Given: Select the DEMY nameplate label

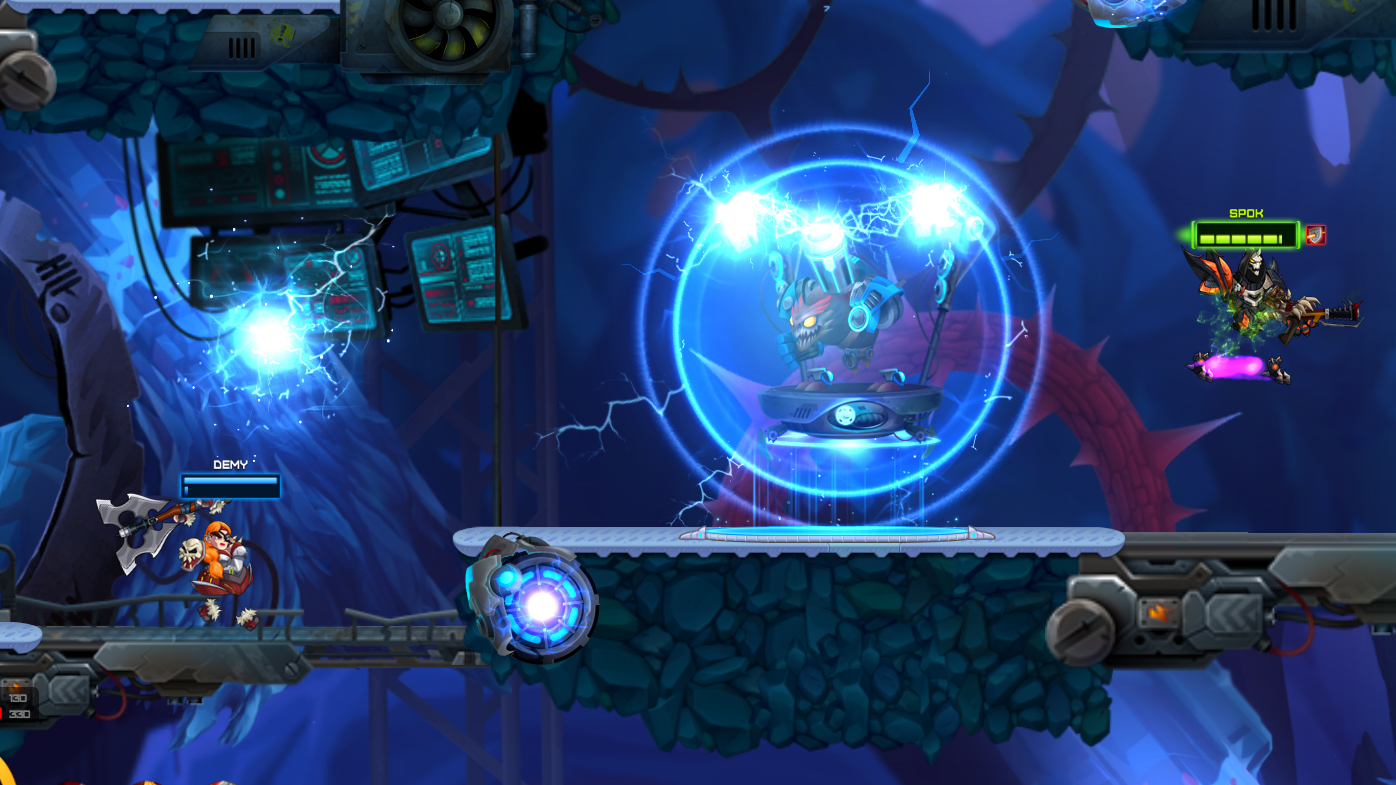Looking at the screenshot, I should (229, 462).
